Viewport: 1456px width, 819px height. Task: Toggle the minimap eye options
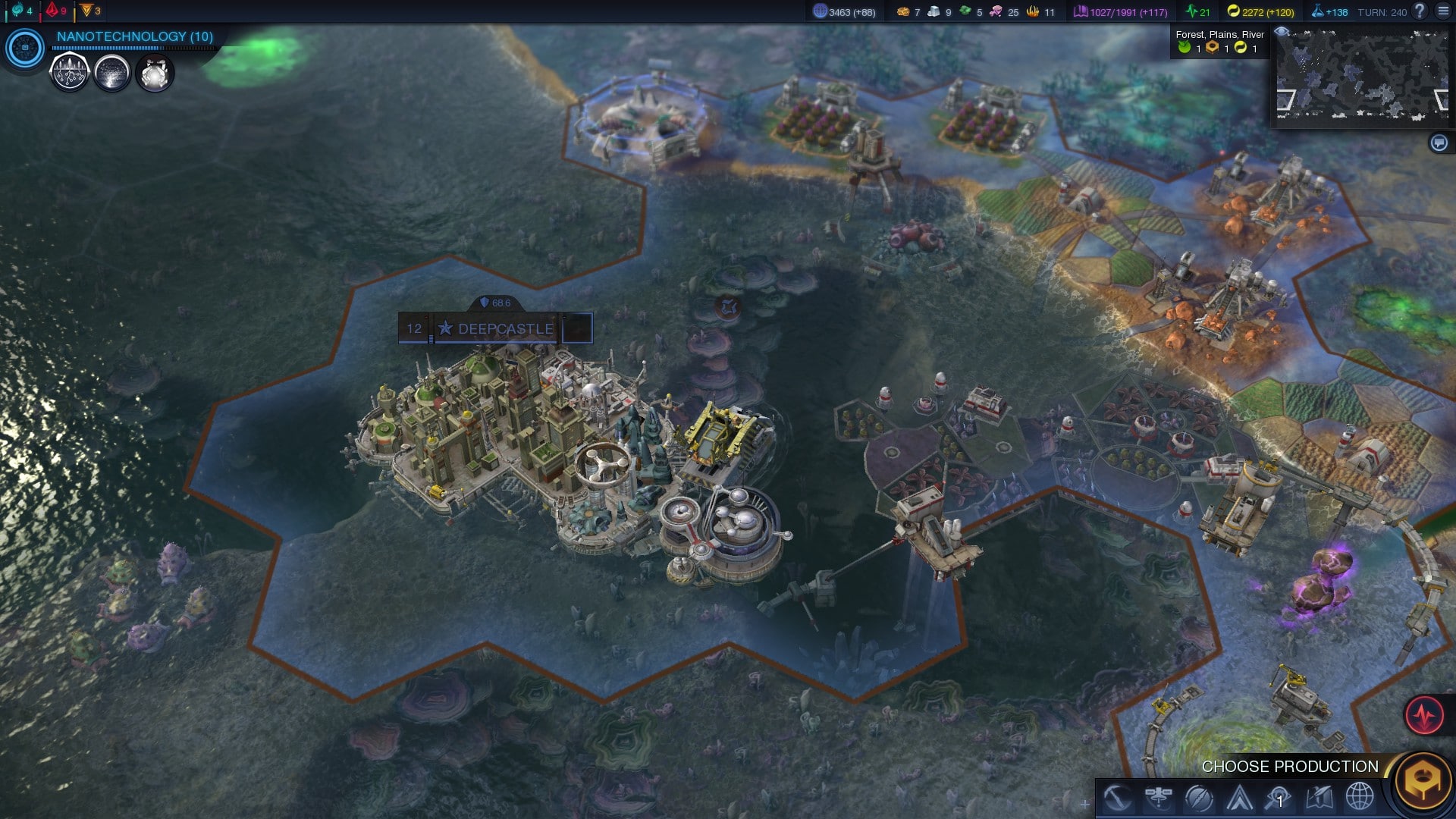pos(1282,32)
